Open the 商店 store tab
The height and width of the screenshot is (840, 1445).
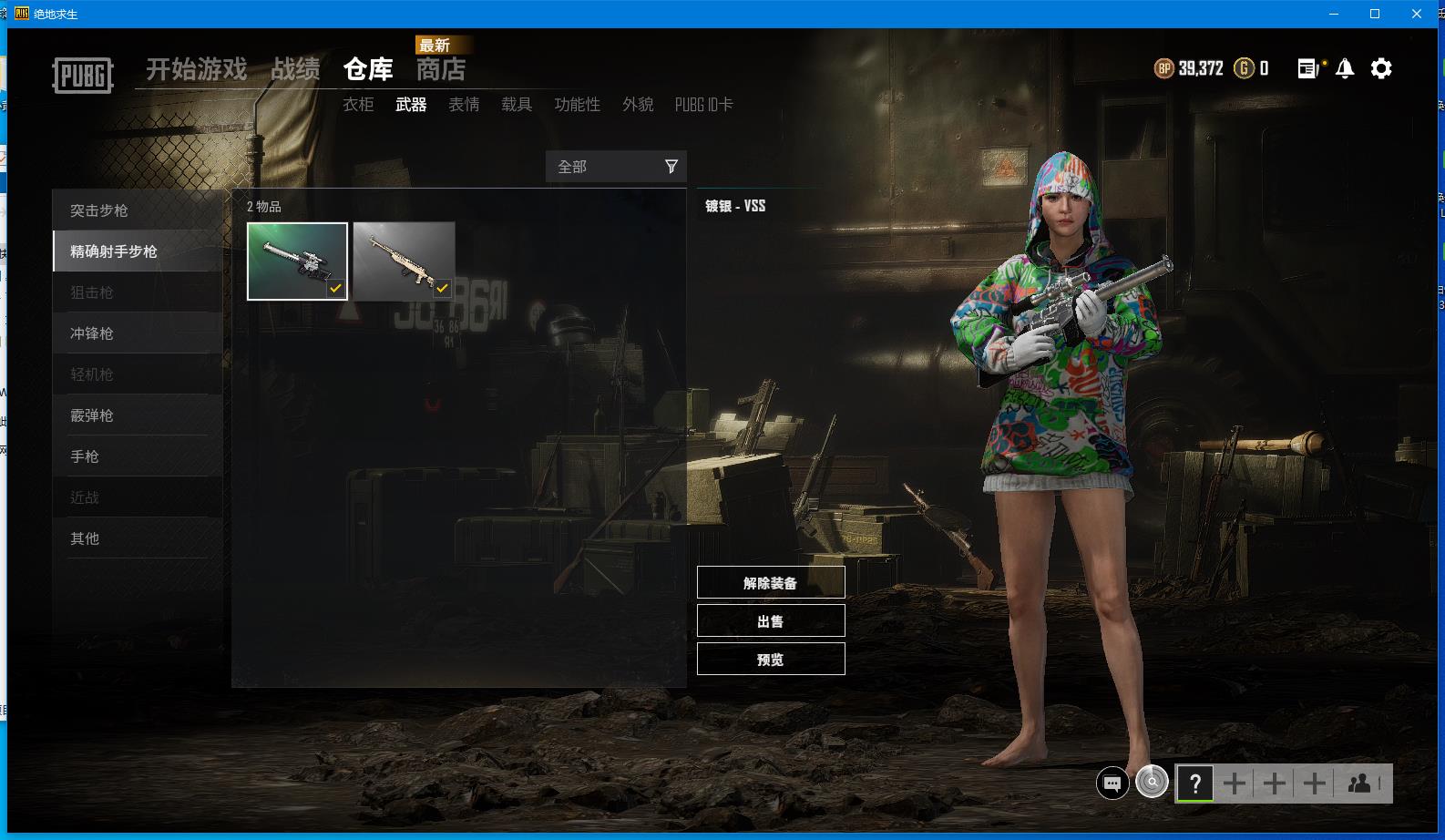(x=441, y=69)
